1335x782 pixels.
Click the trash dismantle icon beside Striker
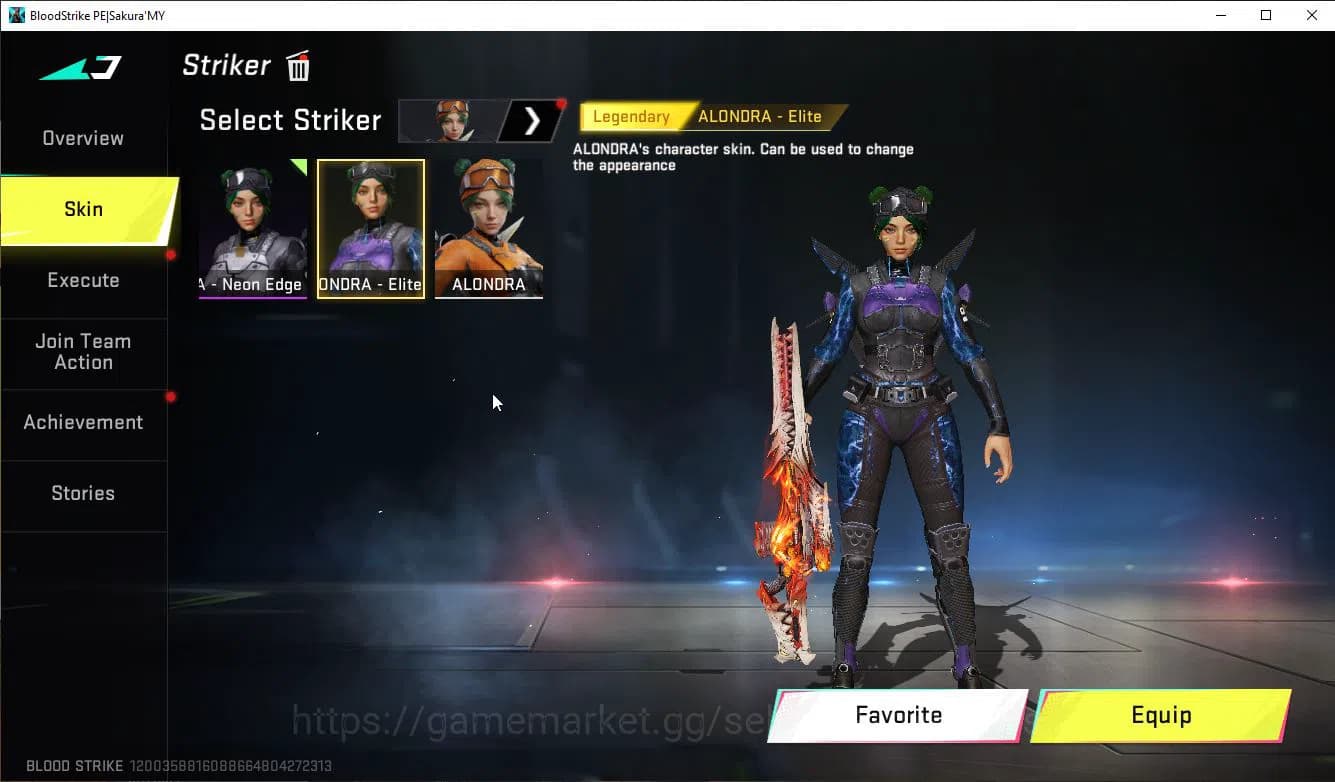(297, 65)
